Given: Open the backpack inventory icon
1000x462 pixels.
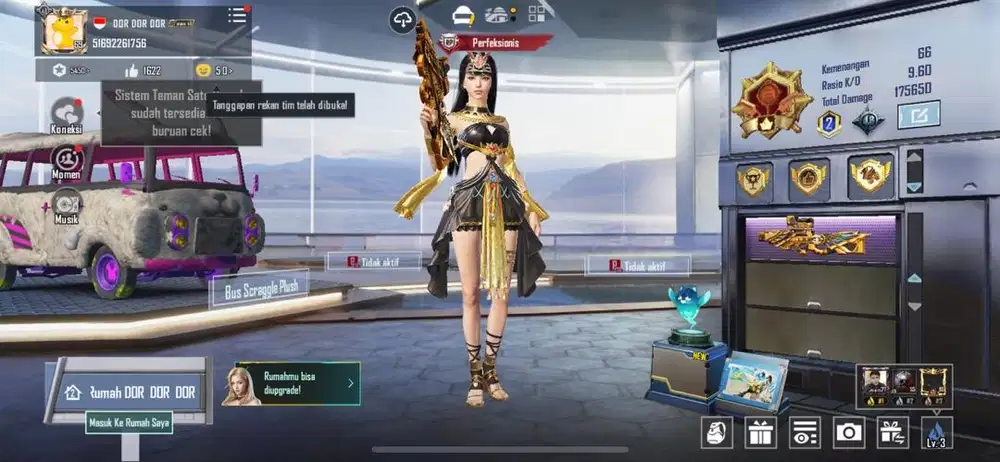Looking at the screenshot, I should coord(716,431).
